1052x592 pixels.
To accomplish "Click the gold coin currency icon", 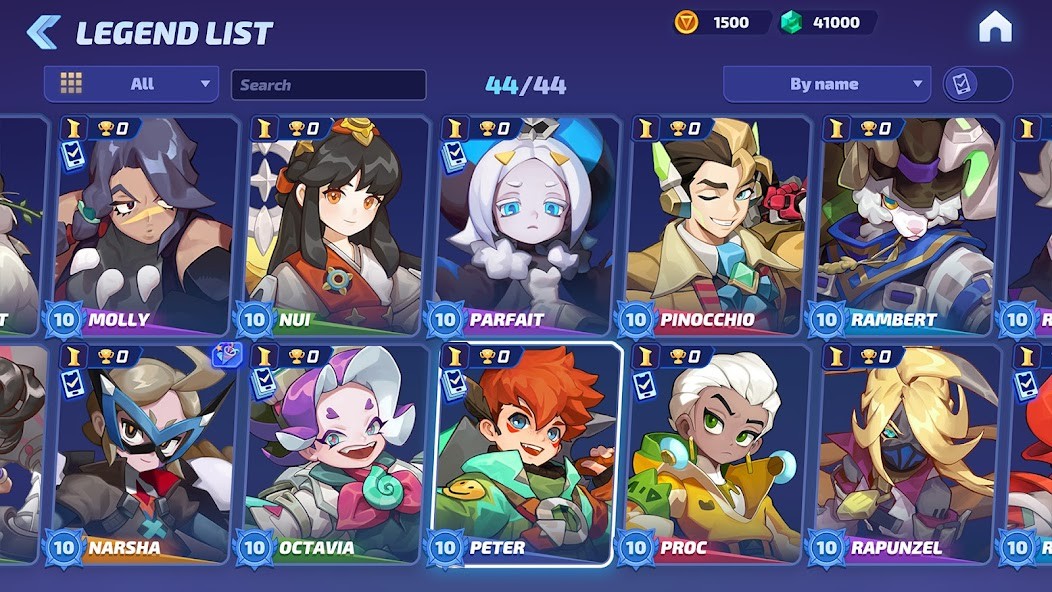I will click(686, 22).
